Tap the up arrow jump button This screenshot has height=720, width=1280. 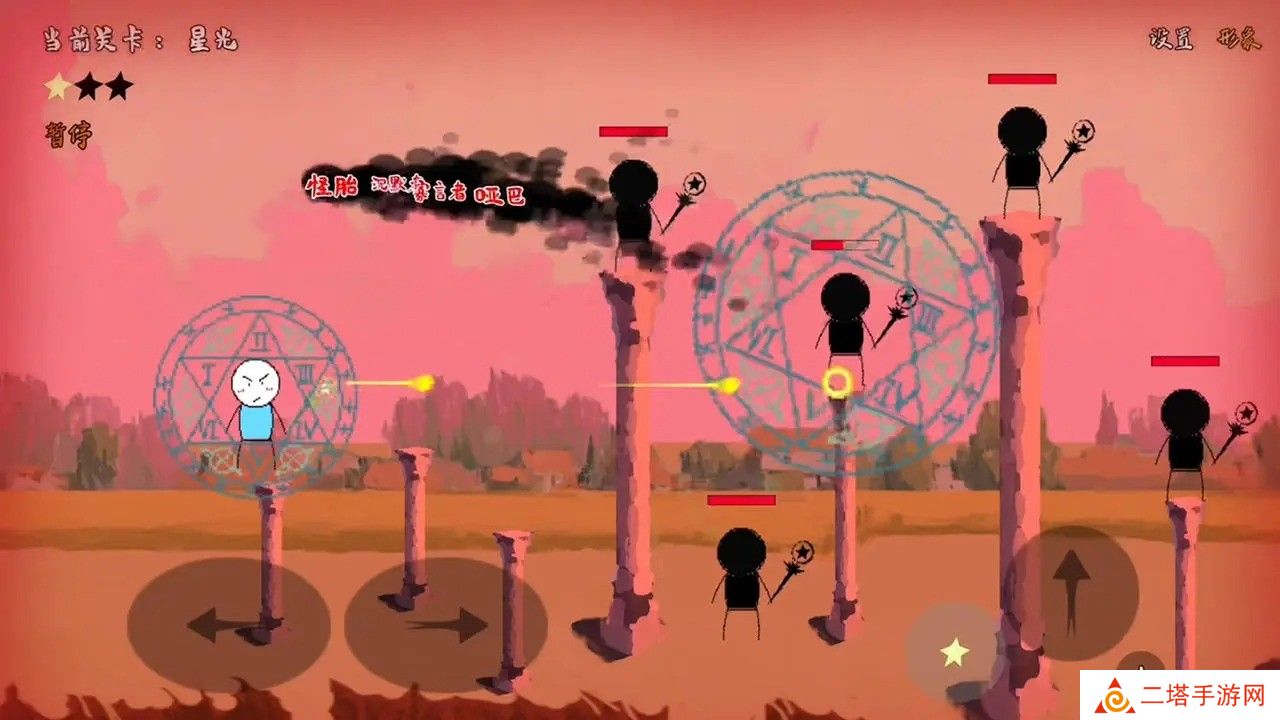point(1071,592)
